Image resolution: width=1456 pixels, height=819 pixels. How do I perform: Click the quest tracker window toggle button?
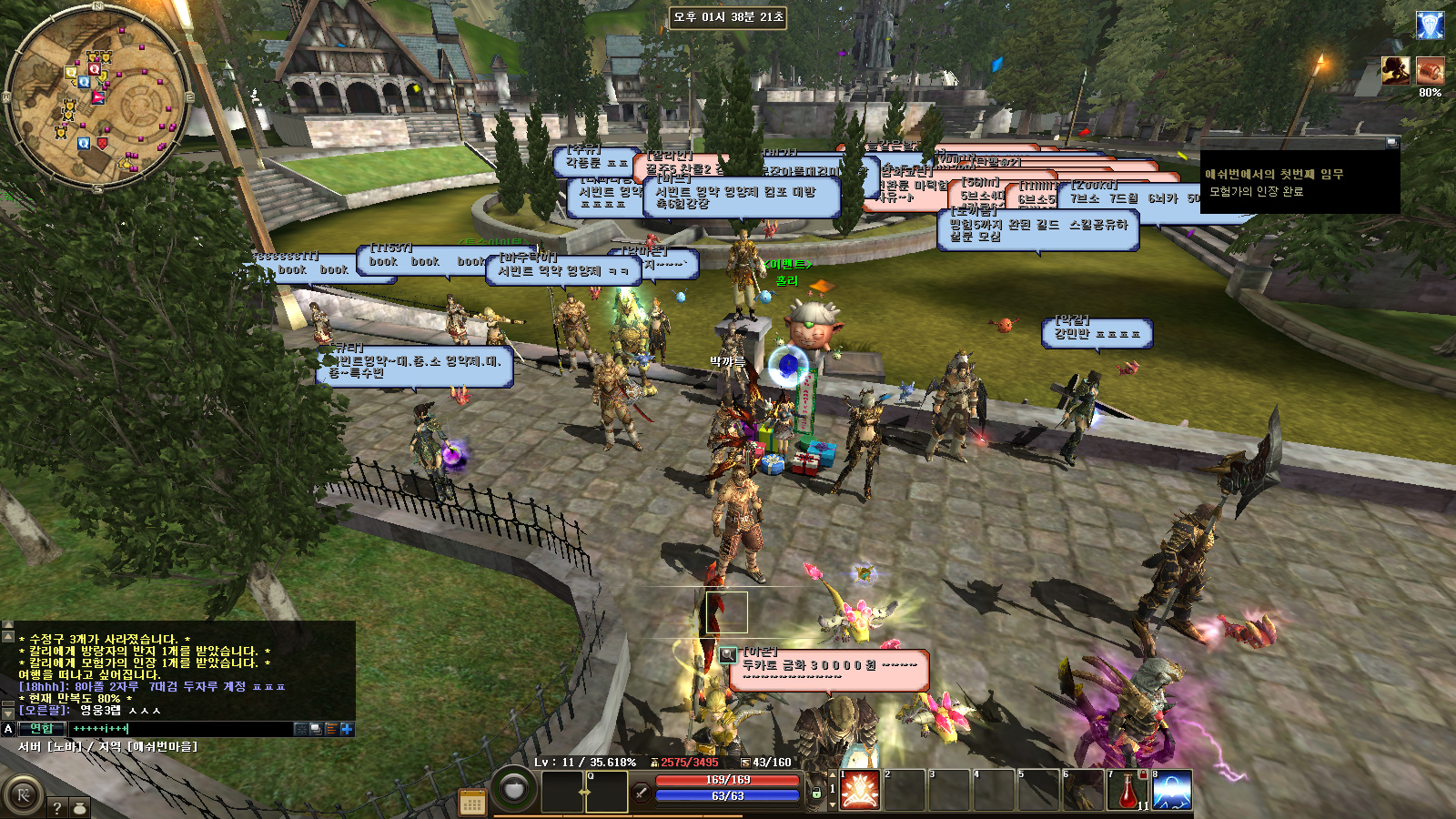[1391, 143]
